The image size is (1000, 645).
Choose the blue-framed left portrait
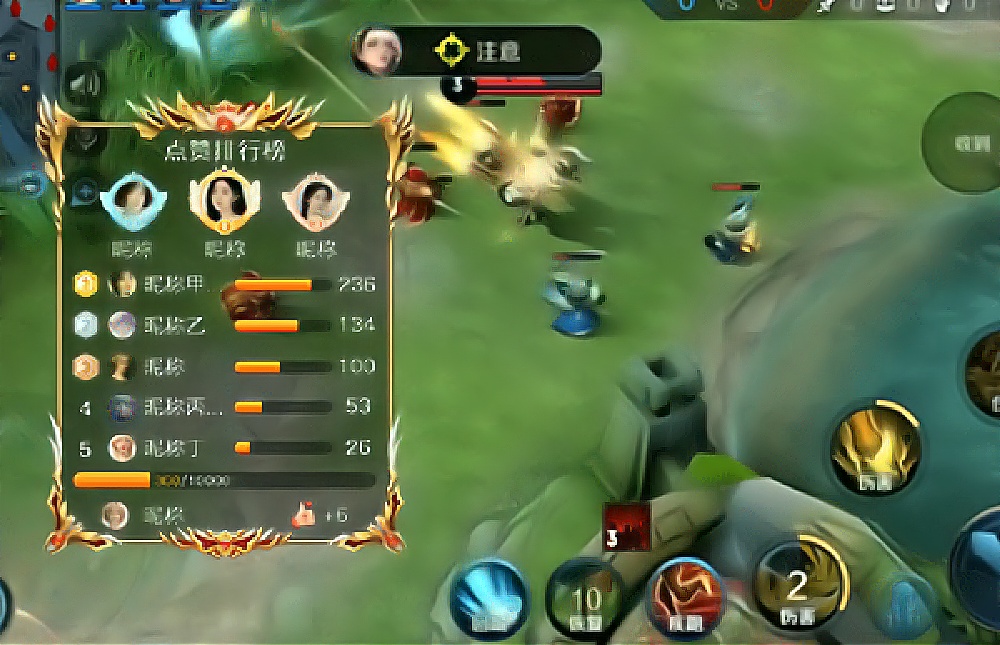131,200
